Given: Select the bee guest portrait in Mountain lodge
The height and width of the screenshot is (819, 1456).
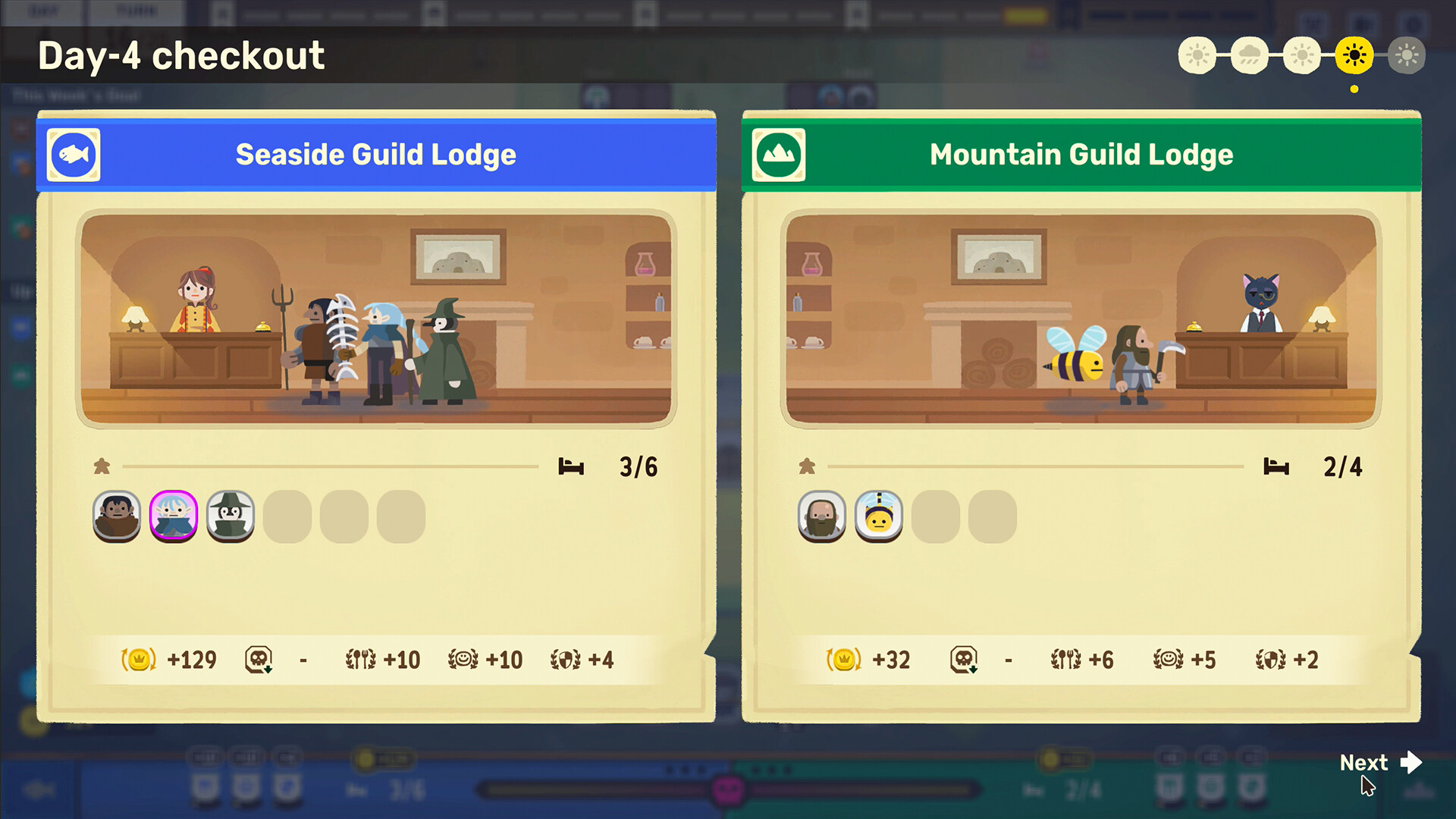Looking at the screenshot, I should tap(878, 516).
